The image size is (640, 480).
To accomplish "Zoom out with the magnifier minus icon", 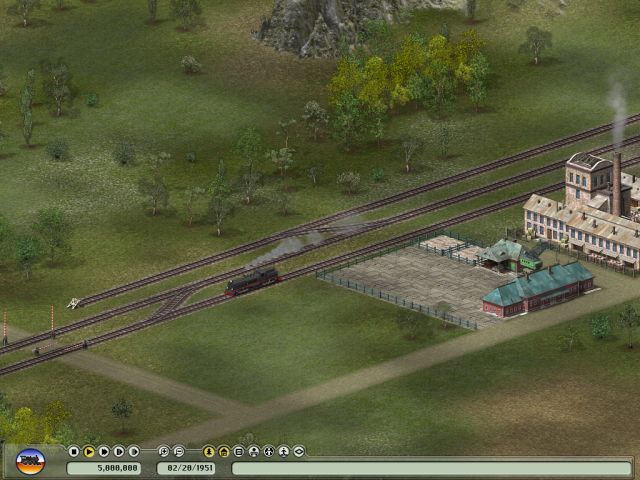I will coord(178,452).
